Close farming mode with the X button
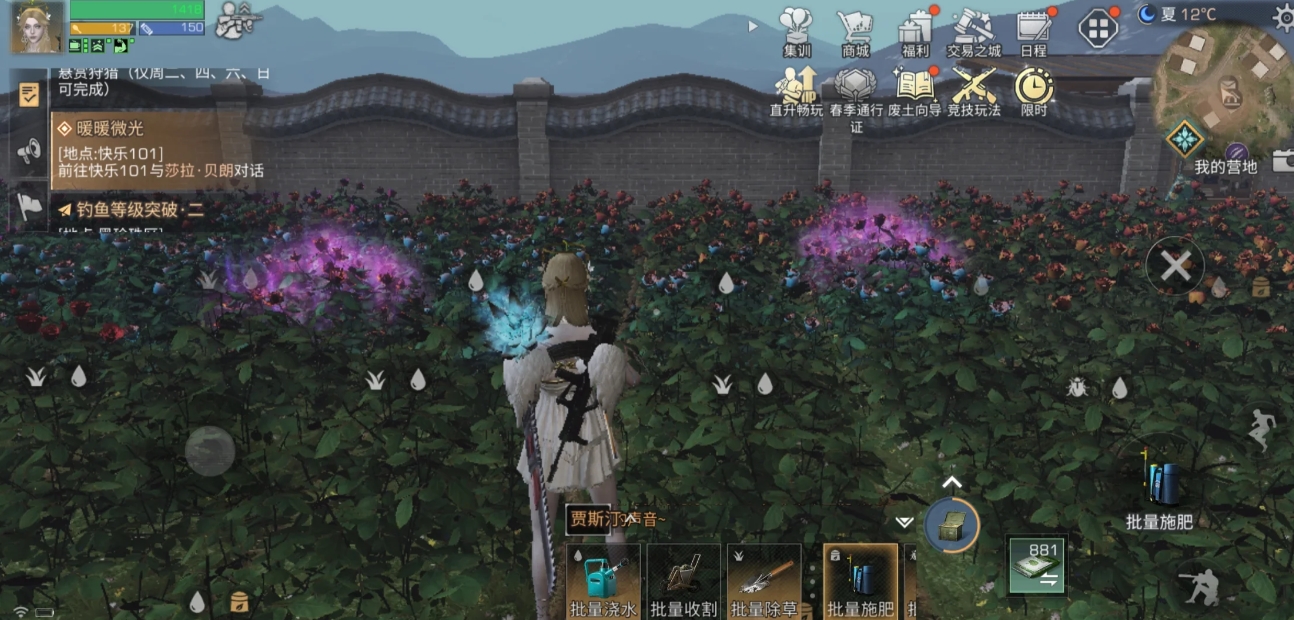The width and height of the screenshot is (1294, 620). click(1175, 266)
